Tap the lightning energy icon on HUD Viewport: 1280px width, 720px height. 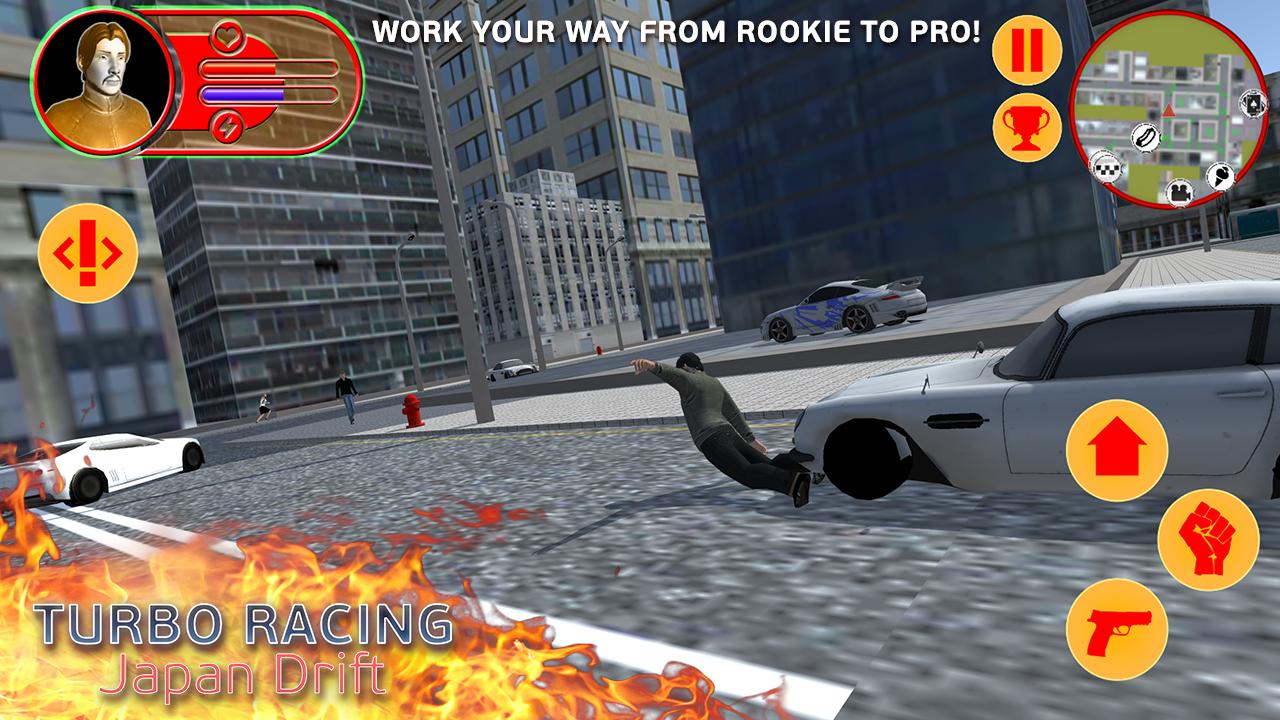(227, 126)
